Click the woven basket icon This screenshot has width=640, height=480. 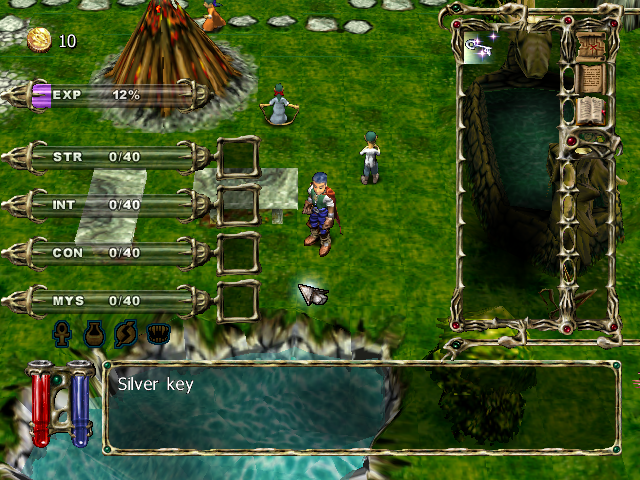coord(158,333)
